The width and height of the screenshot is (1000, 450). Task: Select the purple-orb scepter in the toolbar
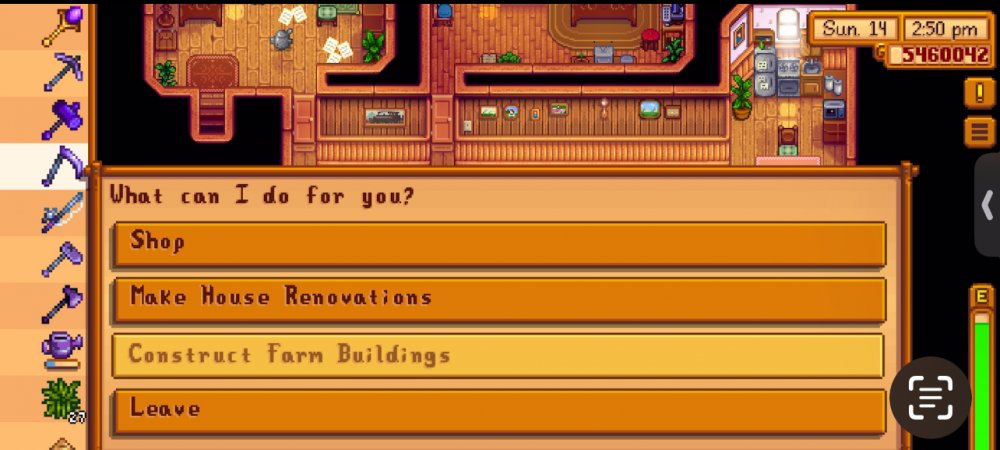pos(61,25)
